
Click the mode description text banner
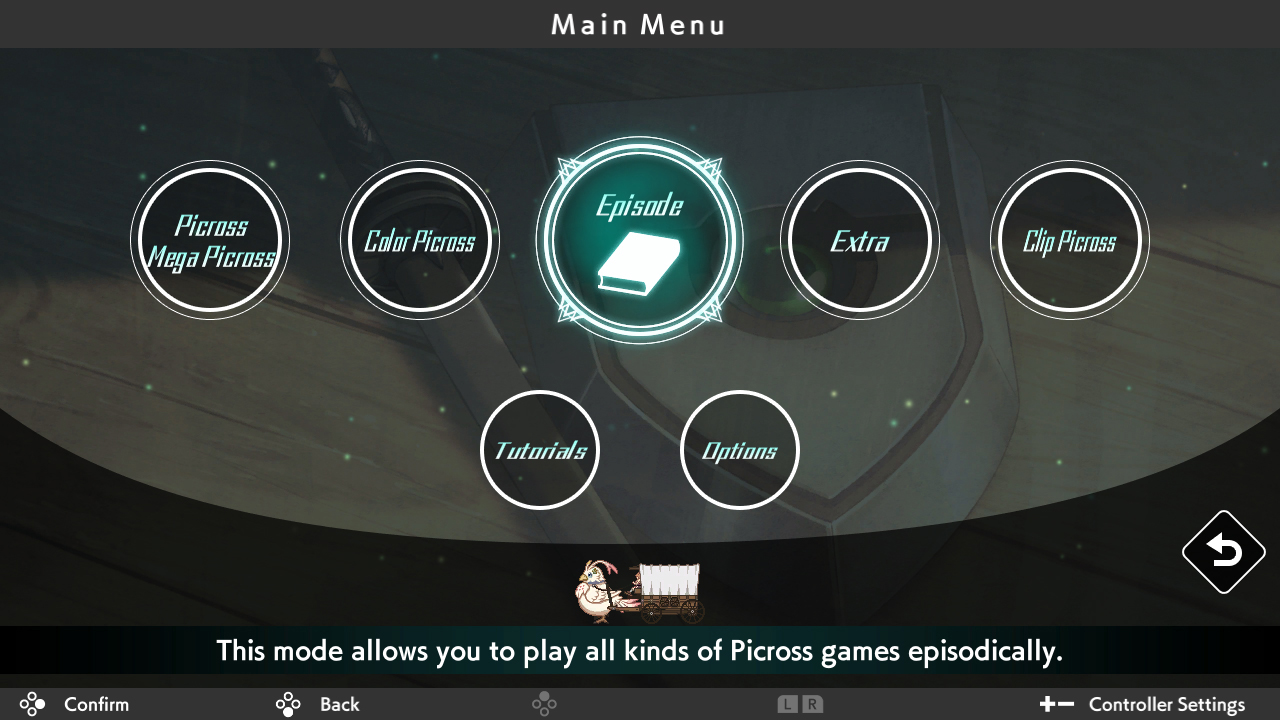[640, 650]
